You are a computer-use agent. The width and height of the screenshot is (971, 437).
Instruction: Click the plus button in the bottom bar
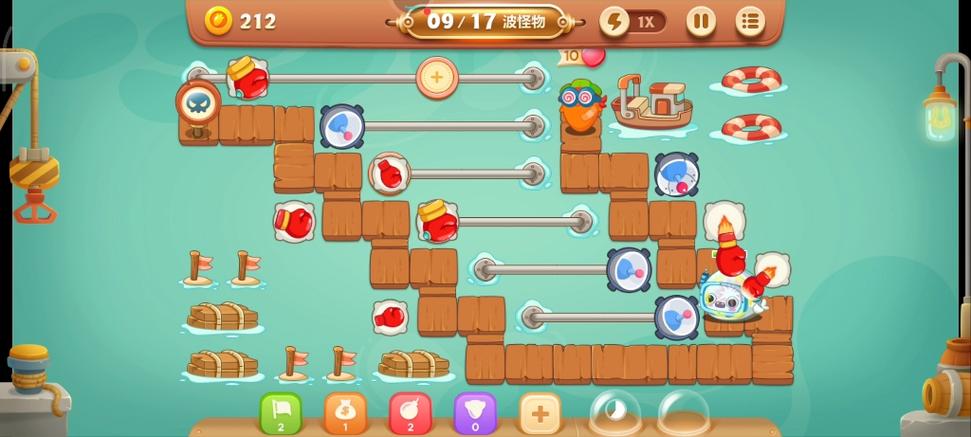point(539,414)
